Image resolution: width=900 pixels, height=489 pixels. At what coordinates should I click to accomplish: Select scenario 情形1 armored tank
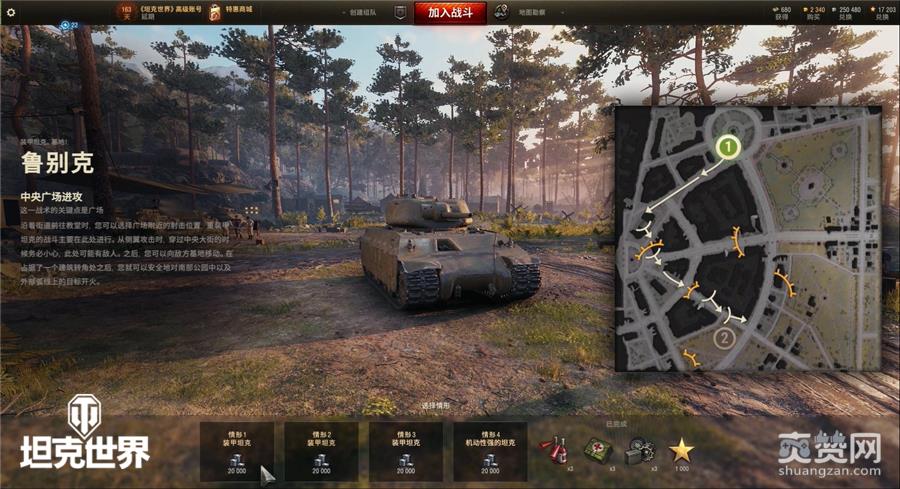(x=238, y=450)
